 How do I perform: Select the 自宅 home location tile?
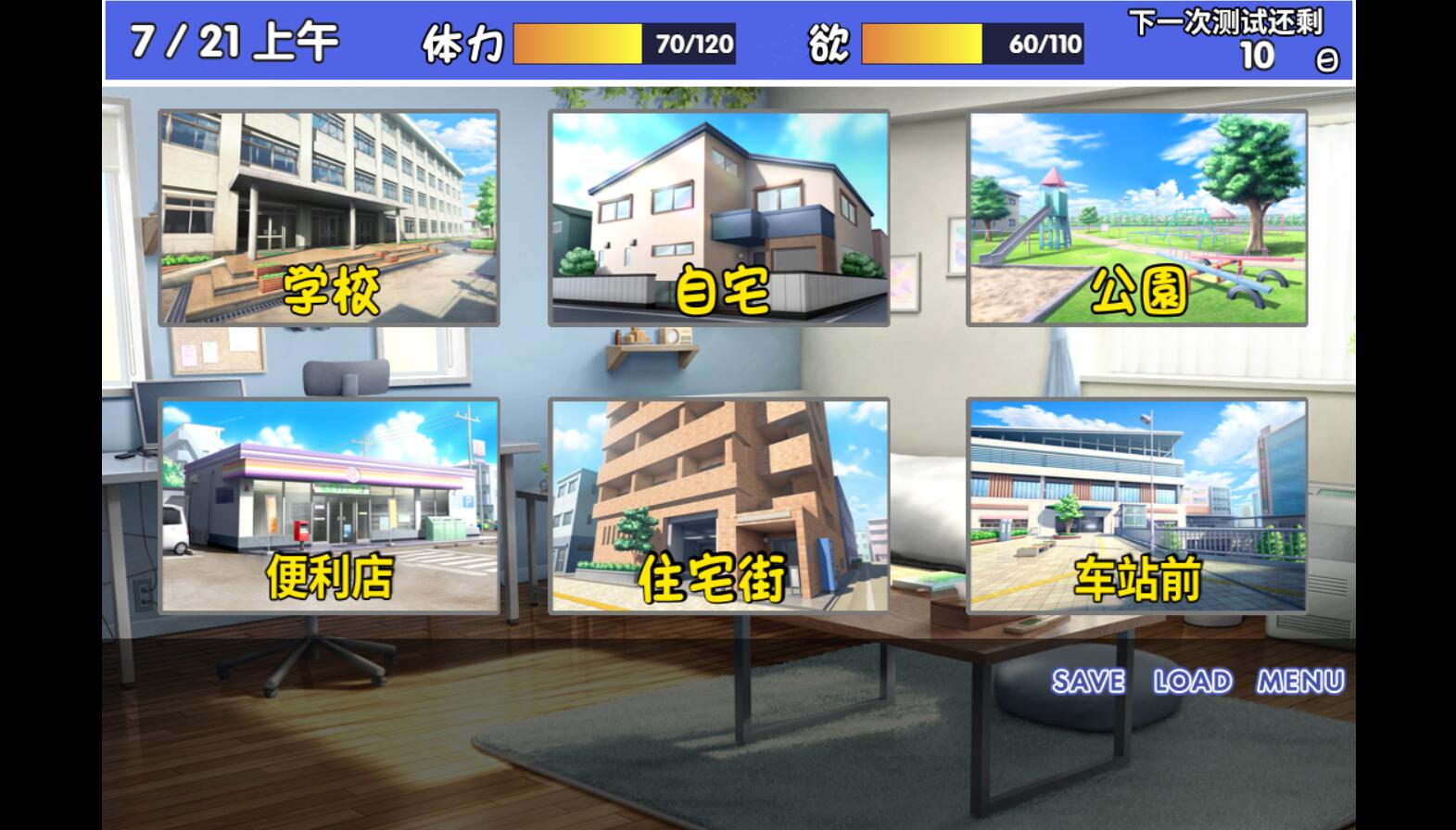[718, 218]
